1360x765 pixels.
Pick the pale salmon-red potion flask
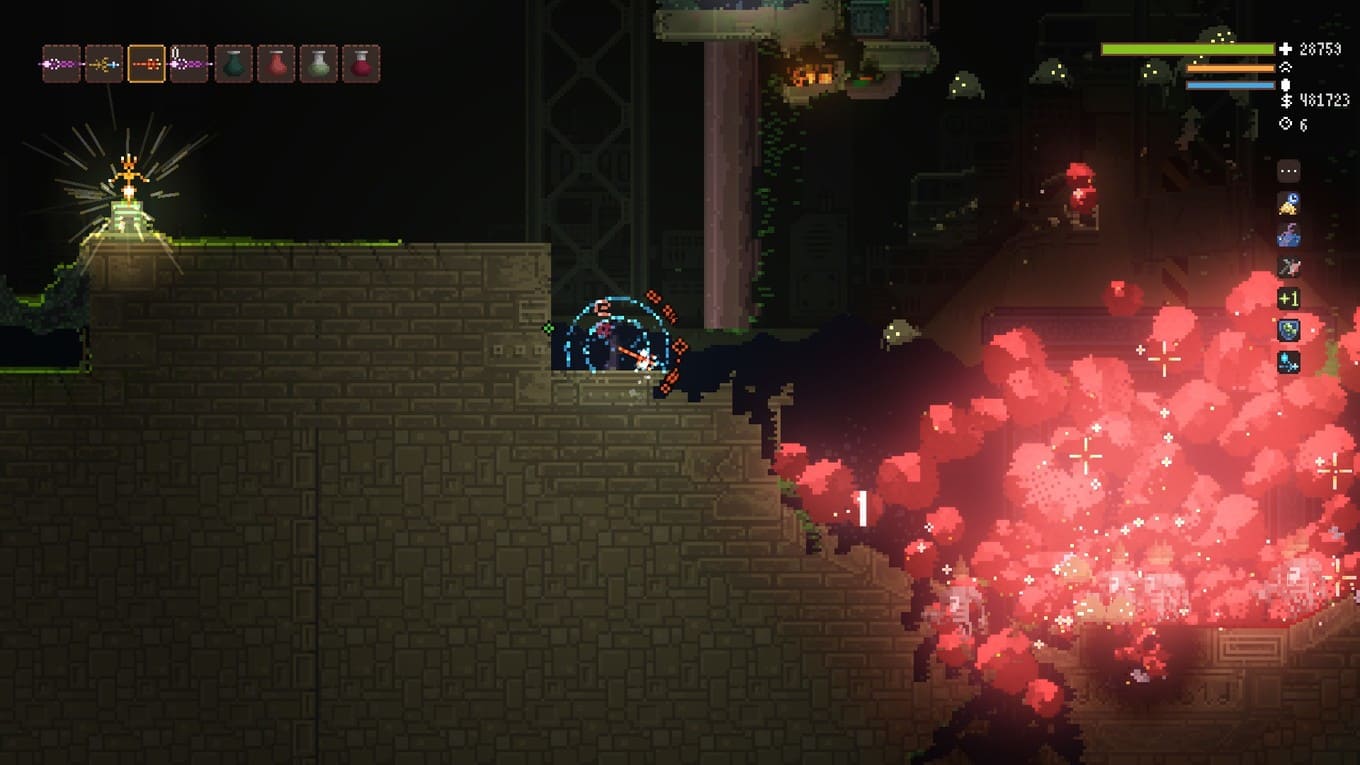click(276, 64)
